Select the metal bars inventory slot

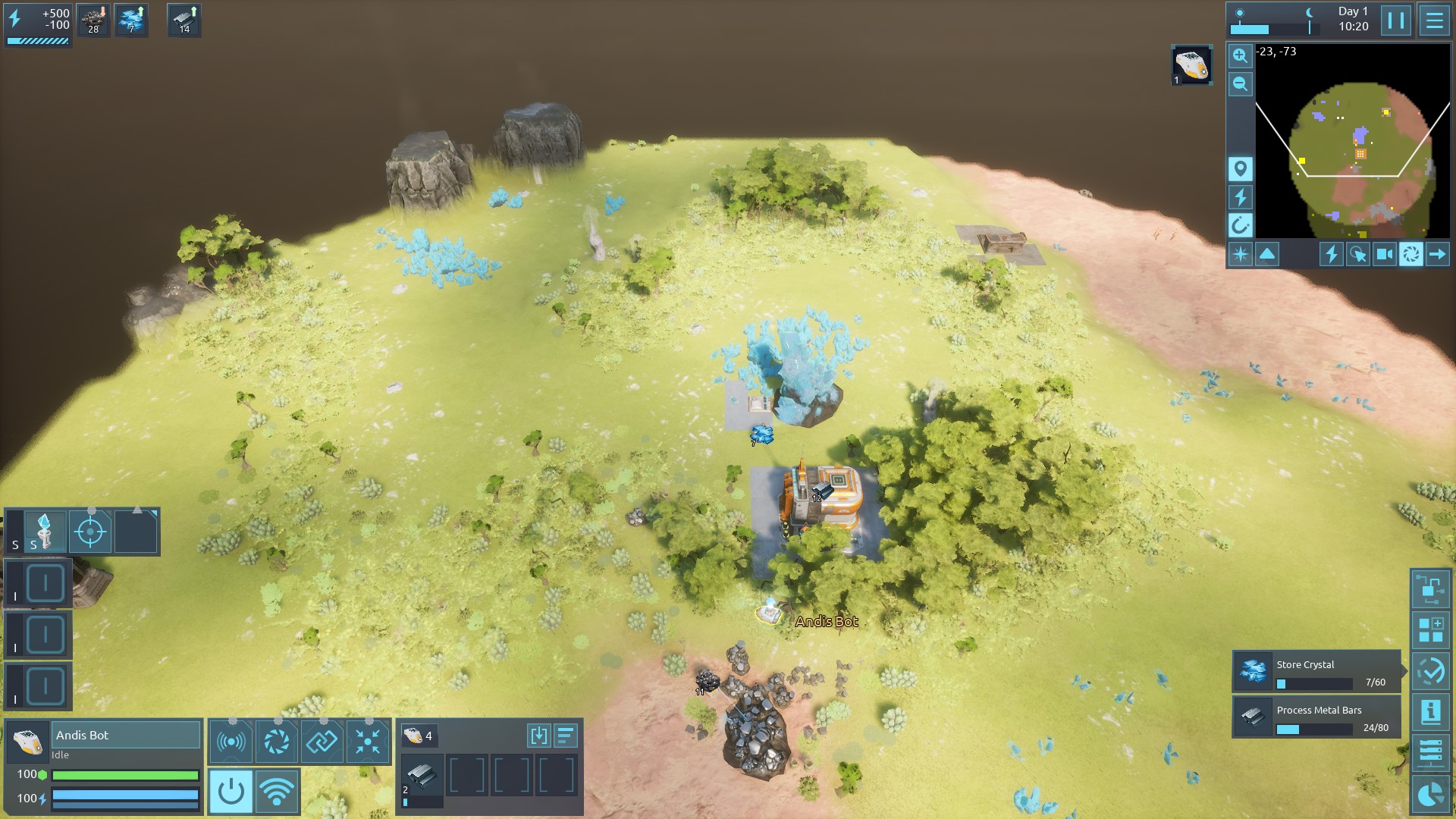(422, 776)
